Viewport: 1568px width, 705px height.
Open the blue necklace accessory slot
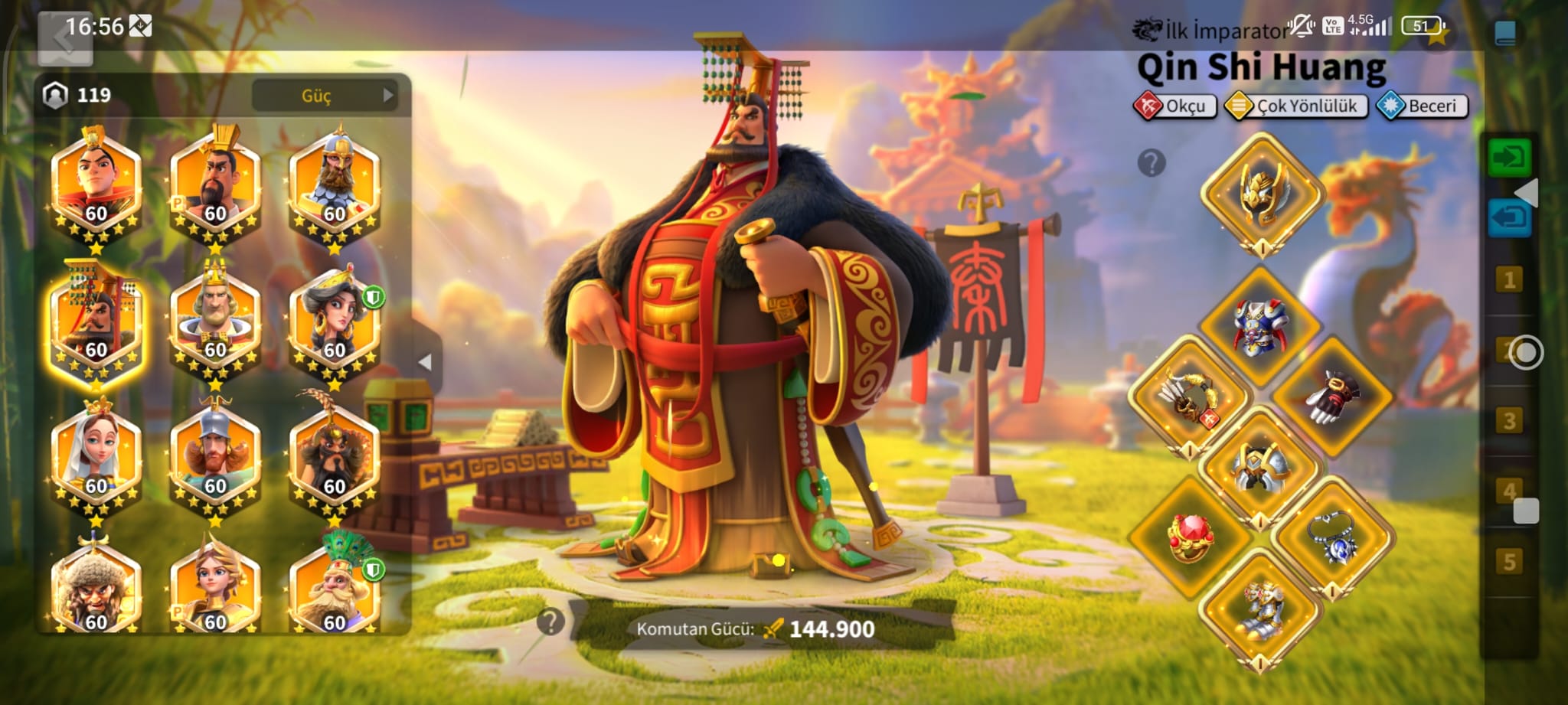(1333, 537)
